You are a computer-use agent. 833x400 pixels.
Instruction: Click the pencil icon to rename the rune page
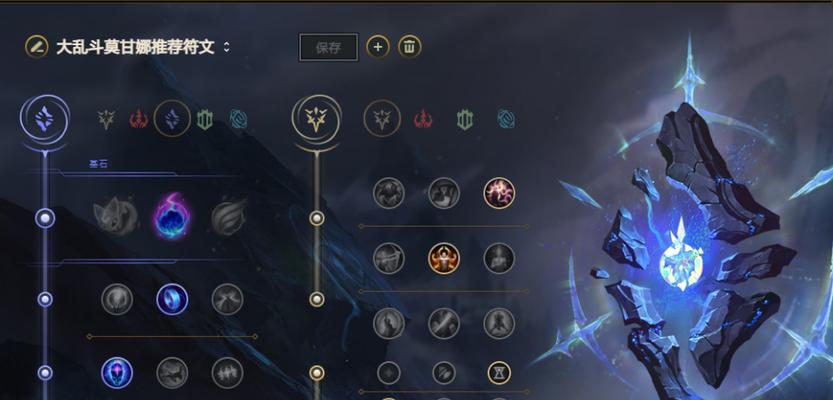click(x=36, y=46)
